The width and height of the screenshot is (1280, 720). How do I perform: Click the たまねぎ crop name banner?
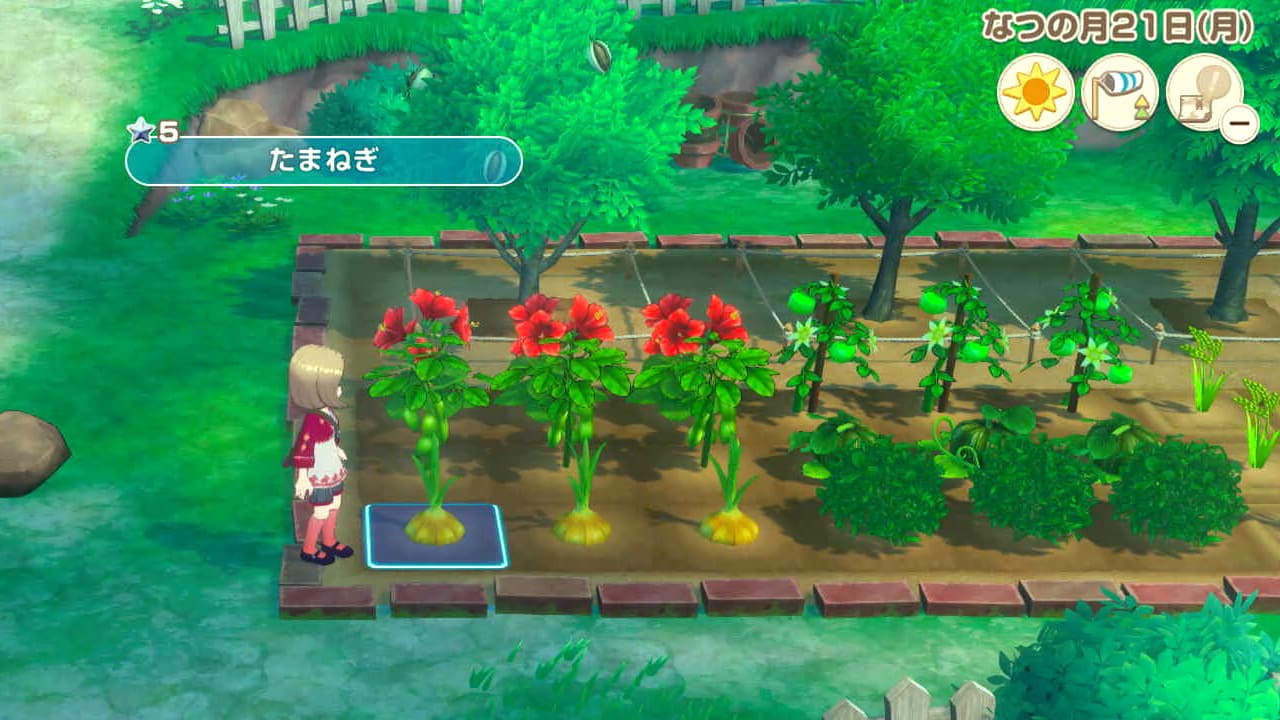324,161
